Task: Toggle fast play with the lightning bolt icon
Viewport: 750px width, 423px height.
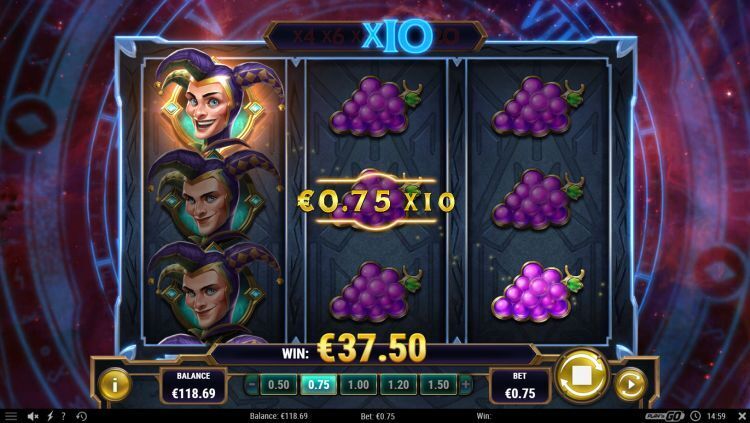Action: (x=50, y=416)
